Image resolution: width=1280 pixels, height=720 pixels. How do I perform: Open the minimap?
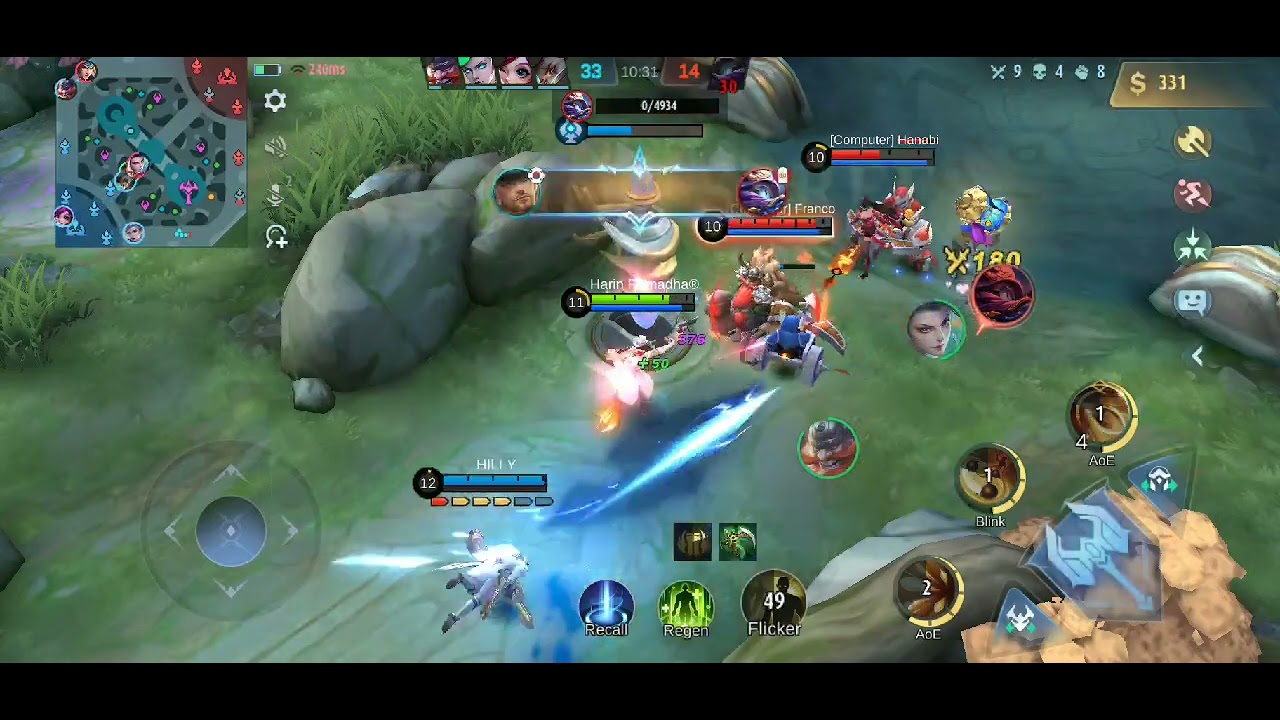pos(150,152)
